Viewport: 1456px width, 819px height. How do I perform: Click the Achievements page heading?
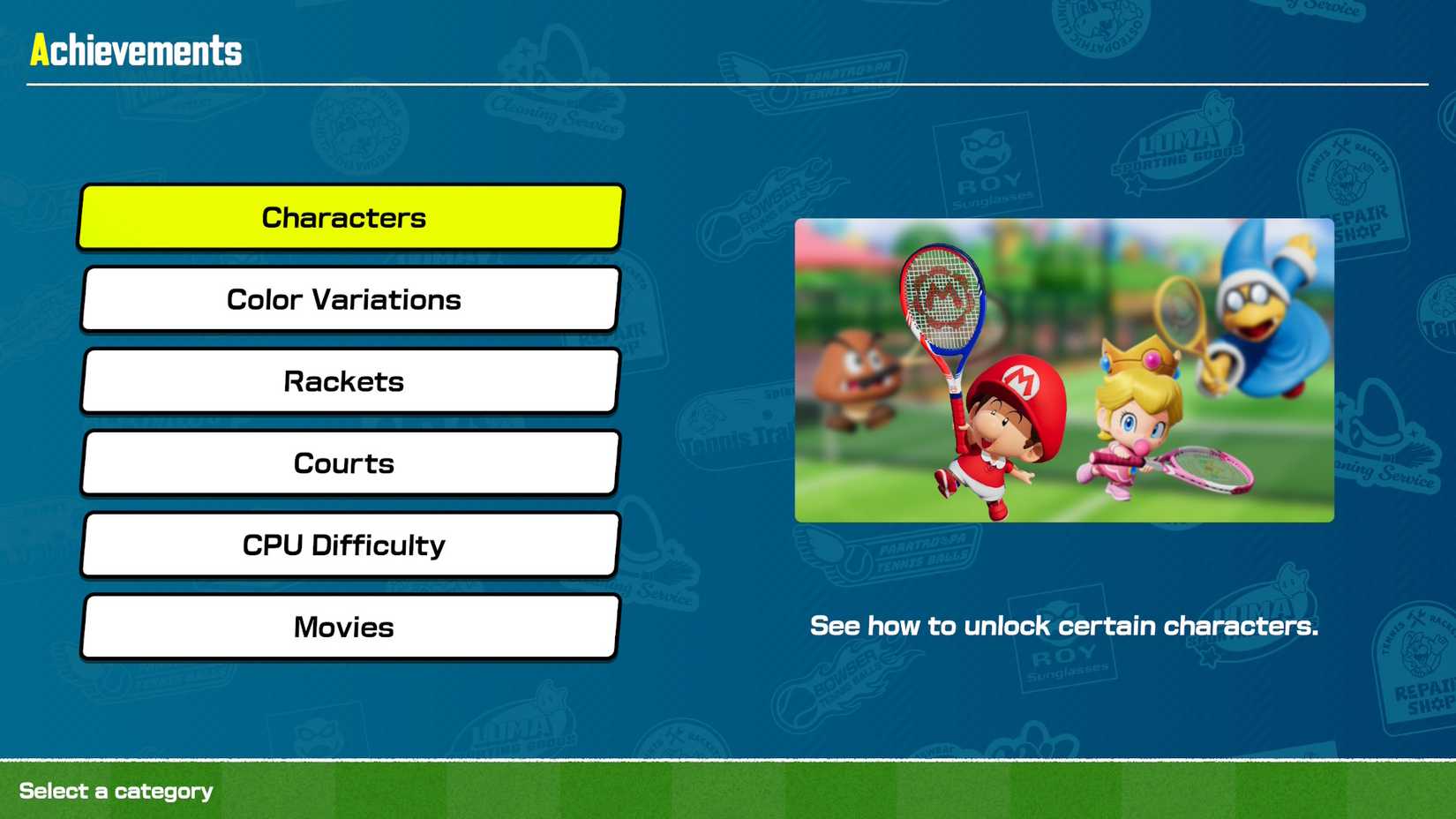pyautogui.click(x=134, y=50)
